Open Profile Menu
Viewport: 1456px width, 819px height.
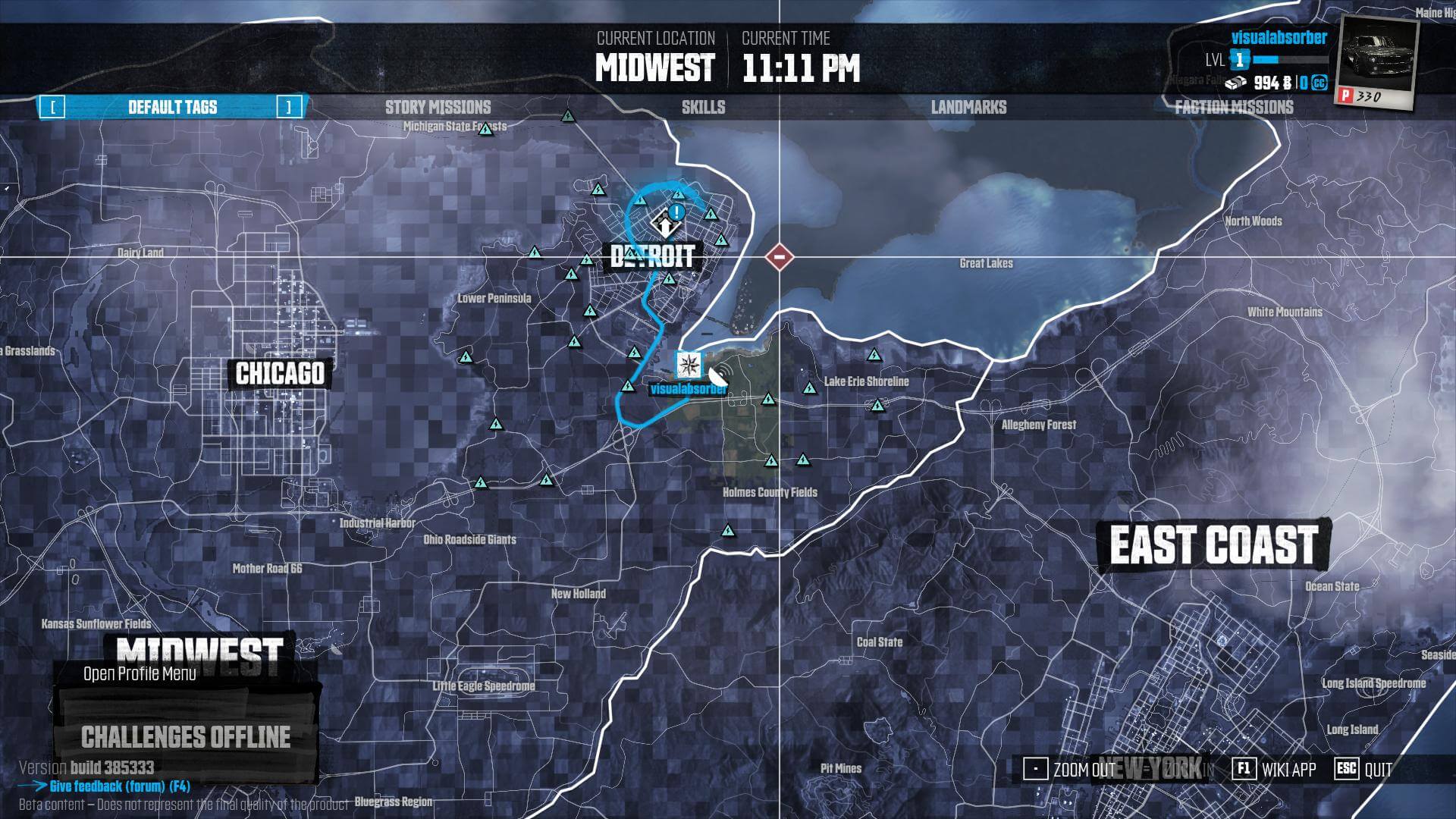140,673
